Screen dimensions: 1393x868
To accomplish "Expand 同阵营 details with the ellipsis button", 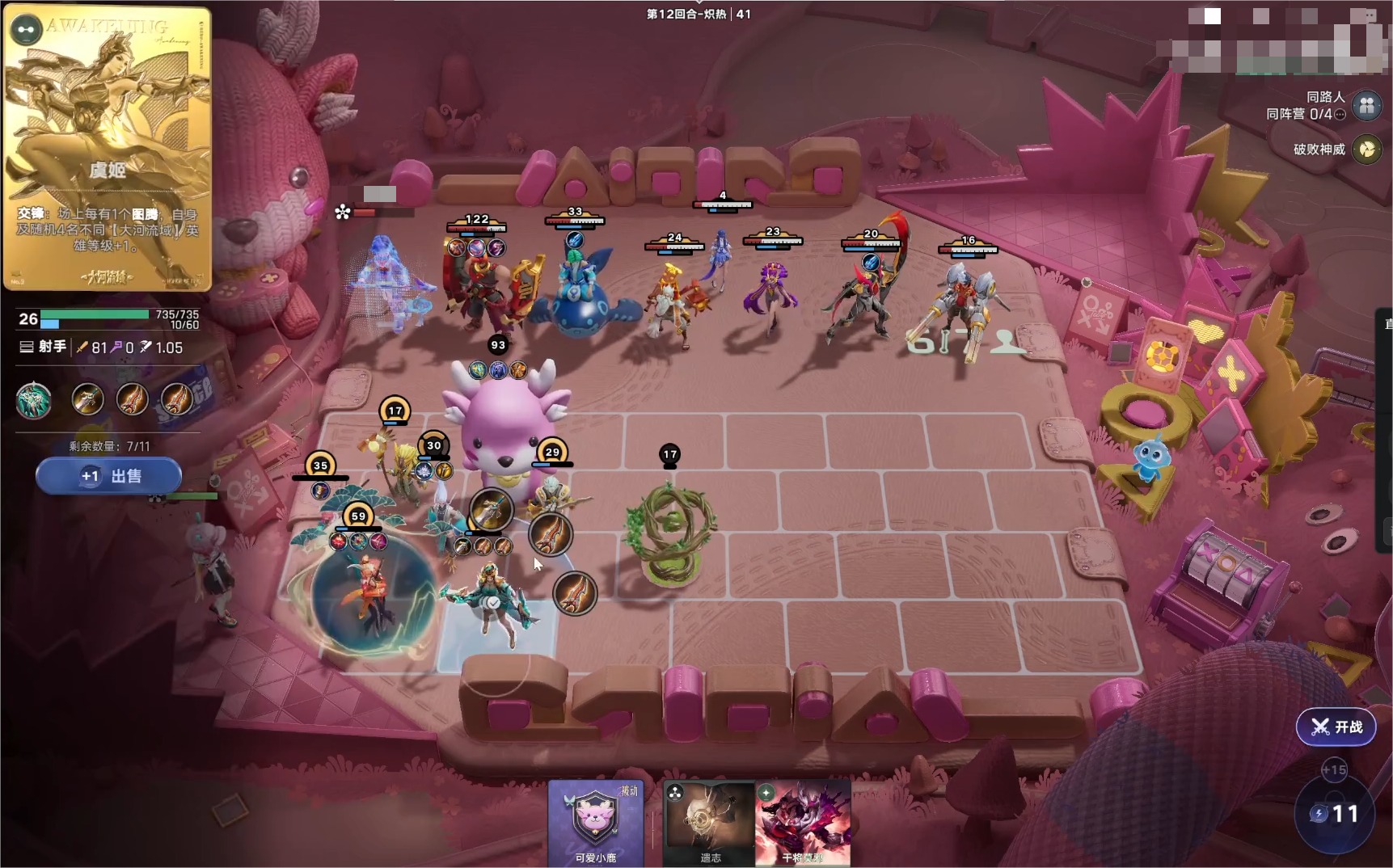I will (1340, 115).
